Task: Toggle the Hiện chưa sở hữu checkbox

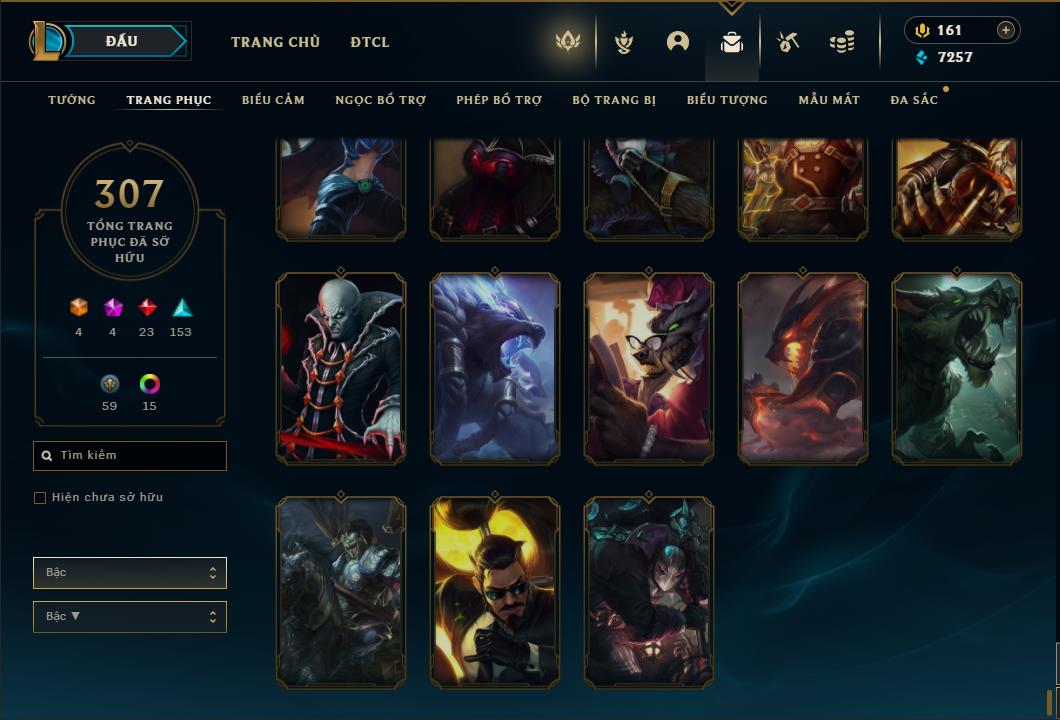Action: pyautogui.click(x=40, y=498)
